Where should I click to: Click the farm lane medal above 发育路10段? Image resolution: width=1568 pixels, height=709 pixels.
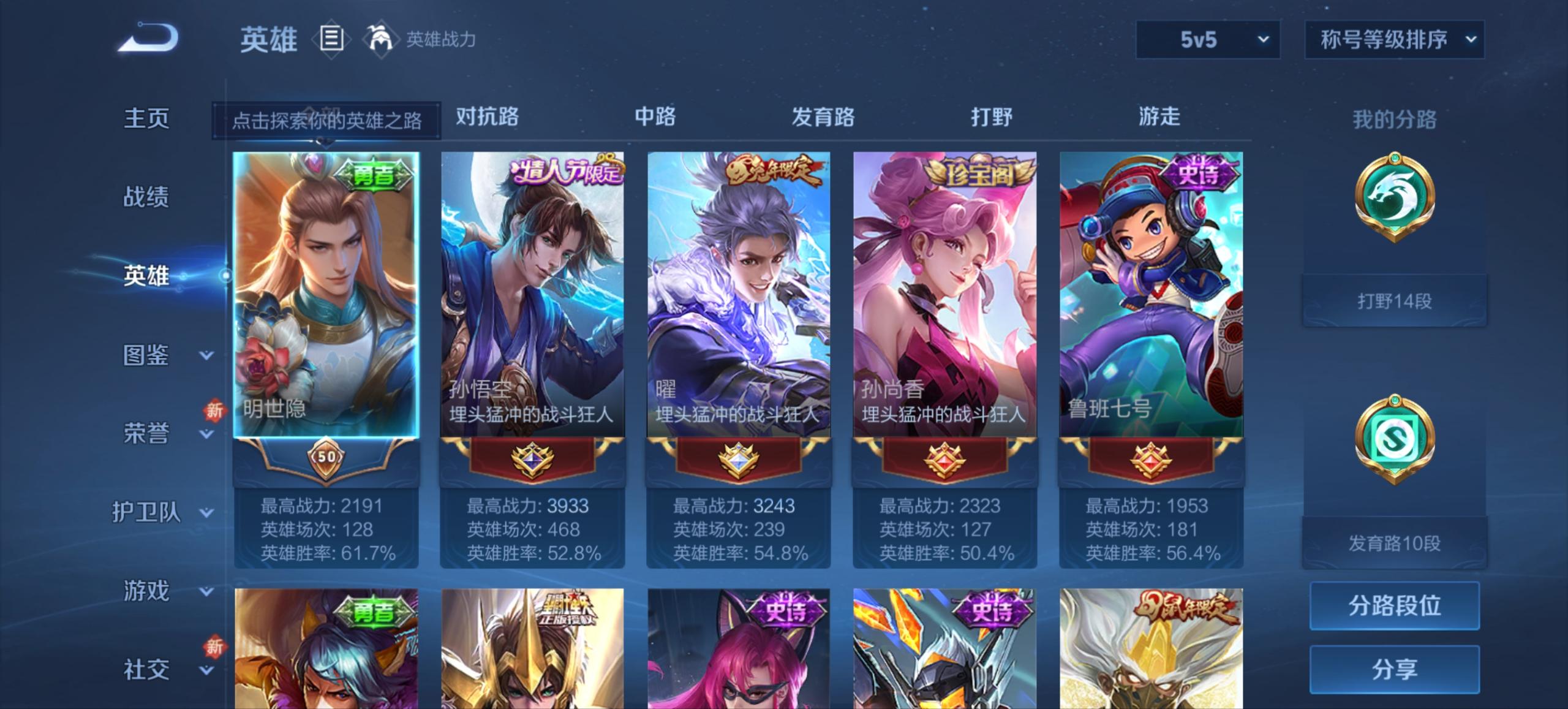pyautogui.click(x=1395, y=436)
